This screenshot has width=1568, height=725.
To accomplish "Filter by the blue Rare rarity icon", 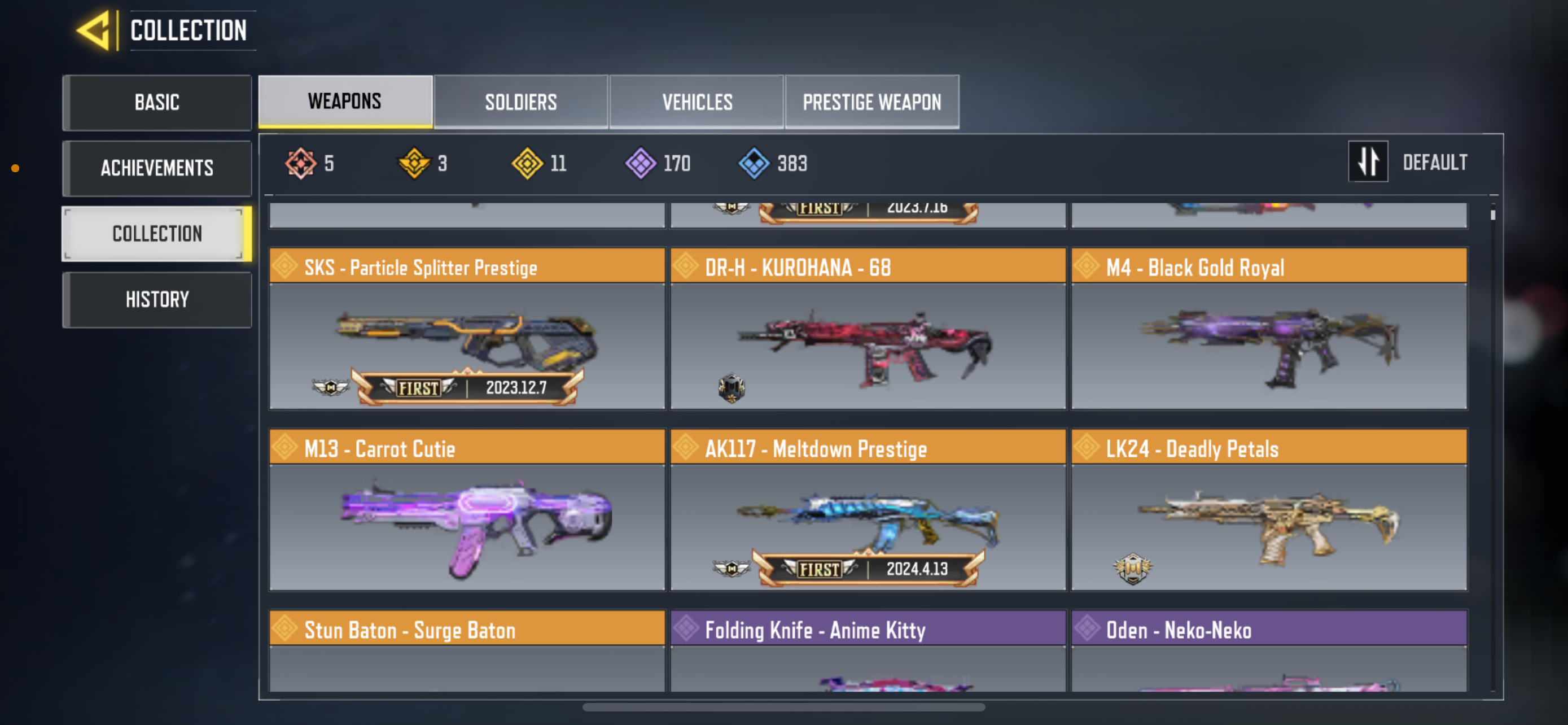I will point(754,163).
